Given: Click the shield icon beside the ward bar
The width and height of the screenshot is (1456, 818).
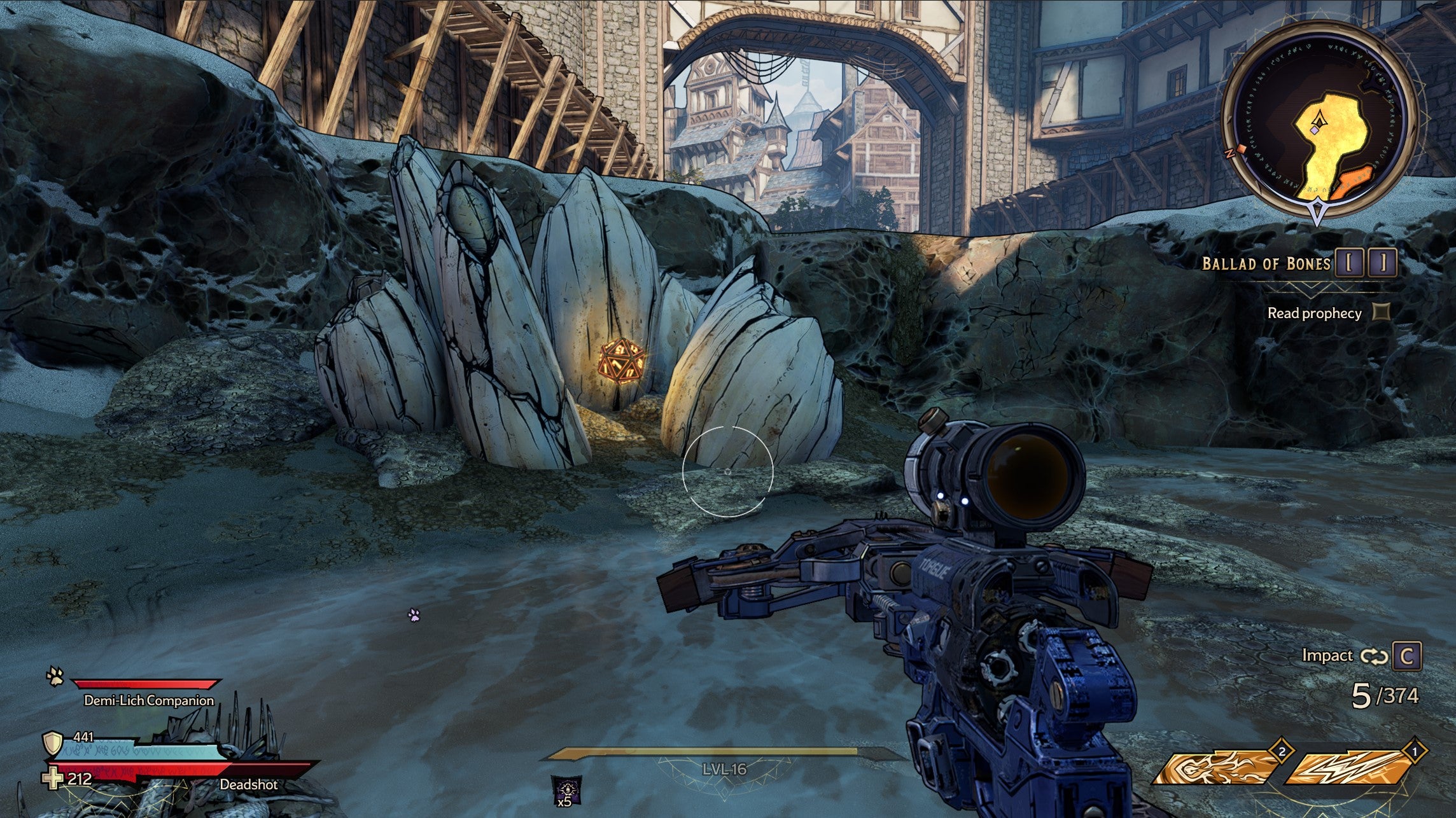Looking at the screenshot, I should (x=53, y=743).
